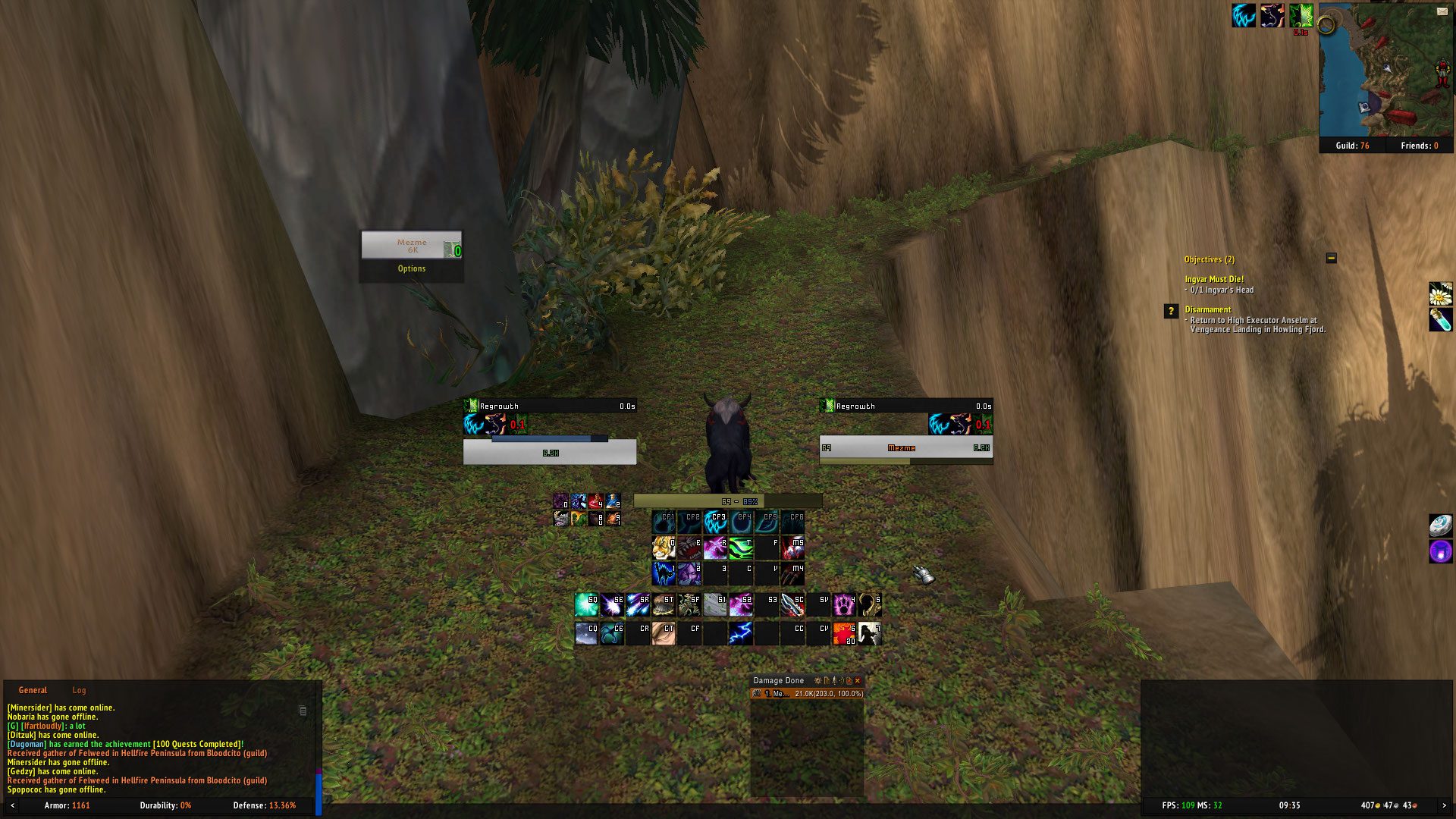The height and width of the screenshot is (819, 1456).
Task: Activate Cat Form on key 1
Action: tap(664, 573)
